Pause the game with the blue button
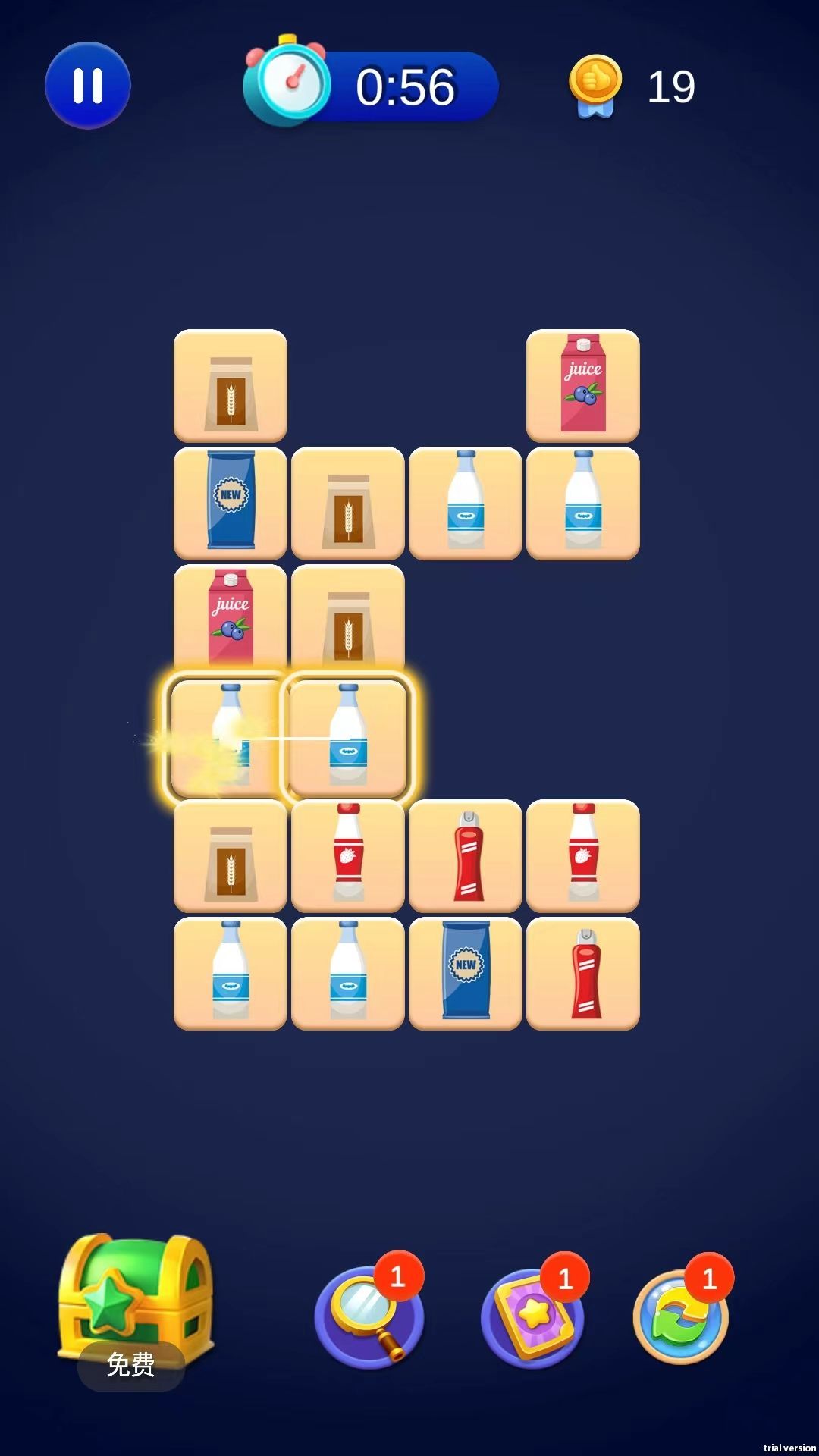This screenshot has width=819, height=1456. (x=88, y=86)
